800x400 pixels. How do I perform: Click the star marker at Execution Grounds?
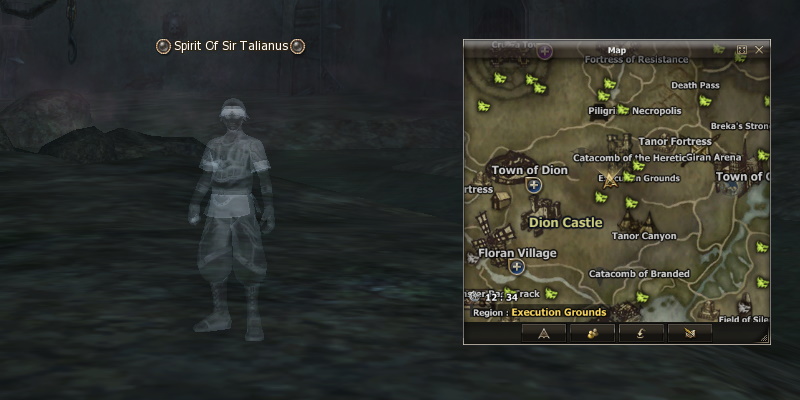tap(609, 180)
